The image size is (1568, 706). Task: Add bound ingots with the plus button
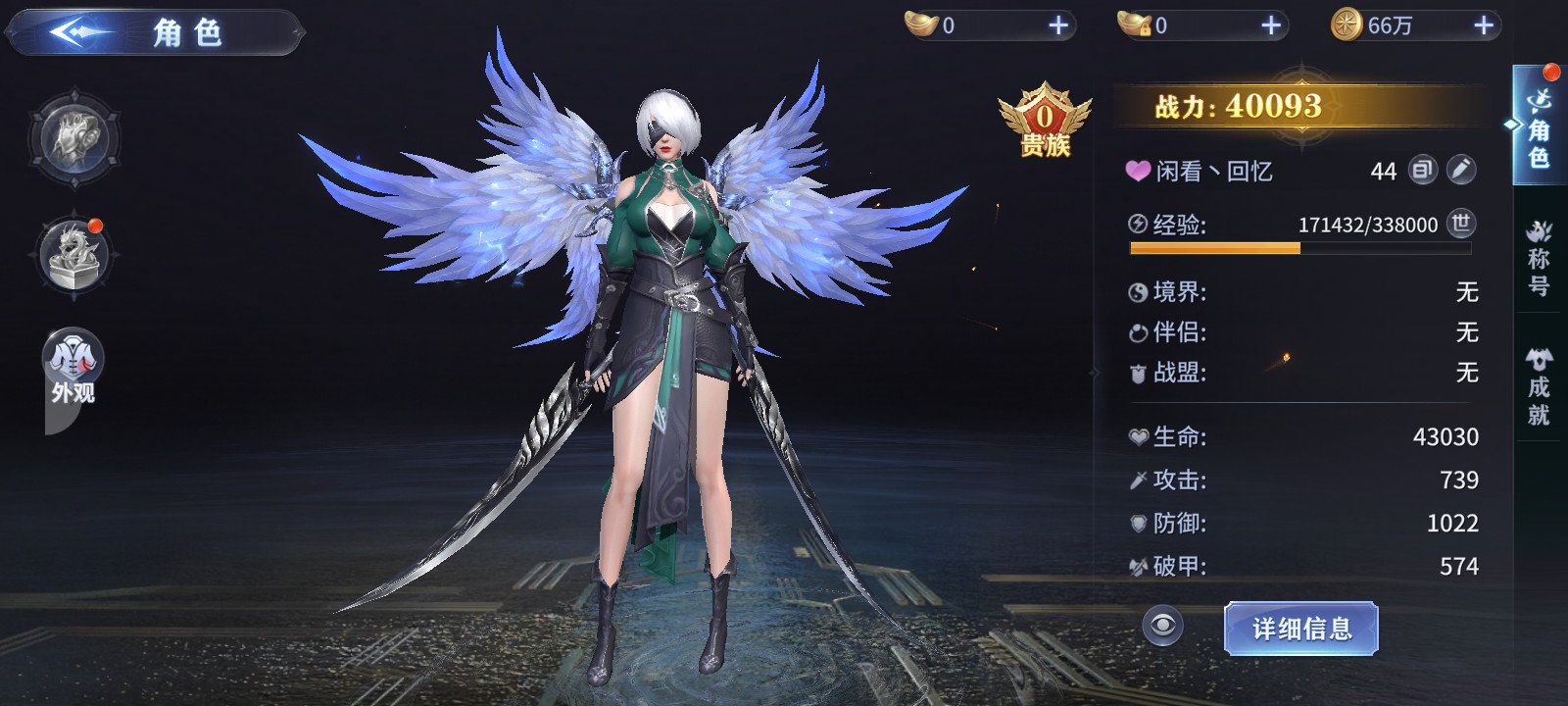coord(1271,25)
